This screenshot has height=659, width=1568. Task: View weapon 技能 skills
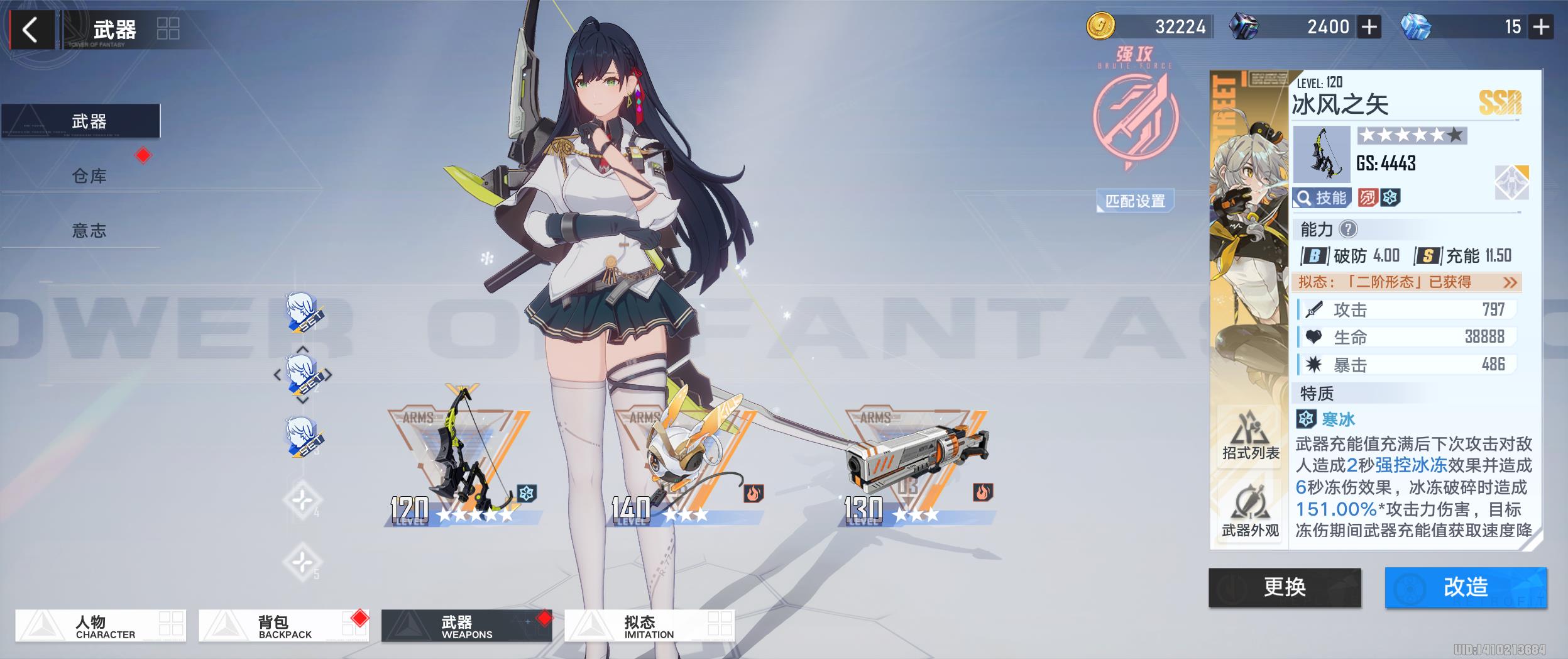tap(1322, 198)
